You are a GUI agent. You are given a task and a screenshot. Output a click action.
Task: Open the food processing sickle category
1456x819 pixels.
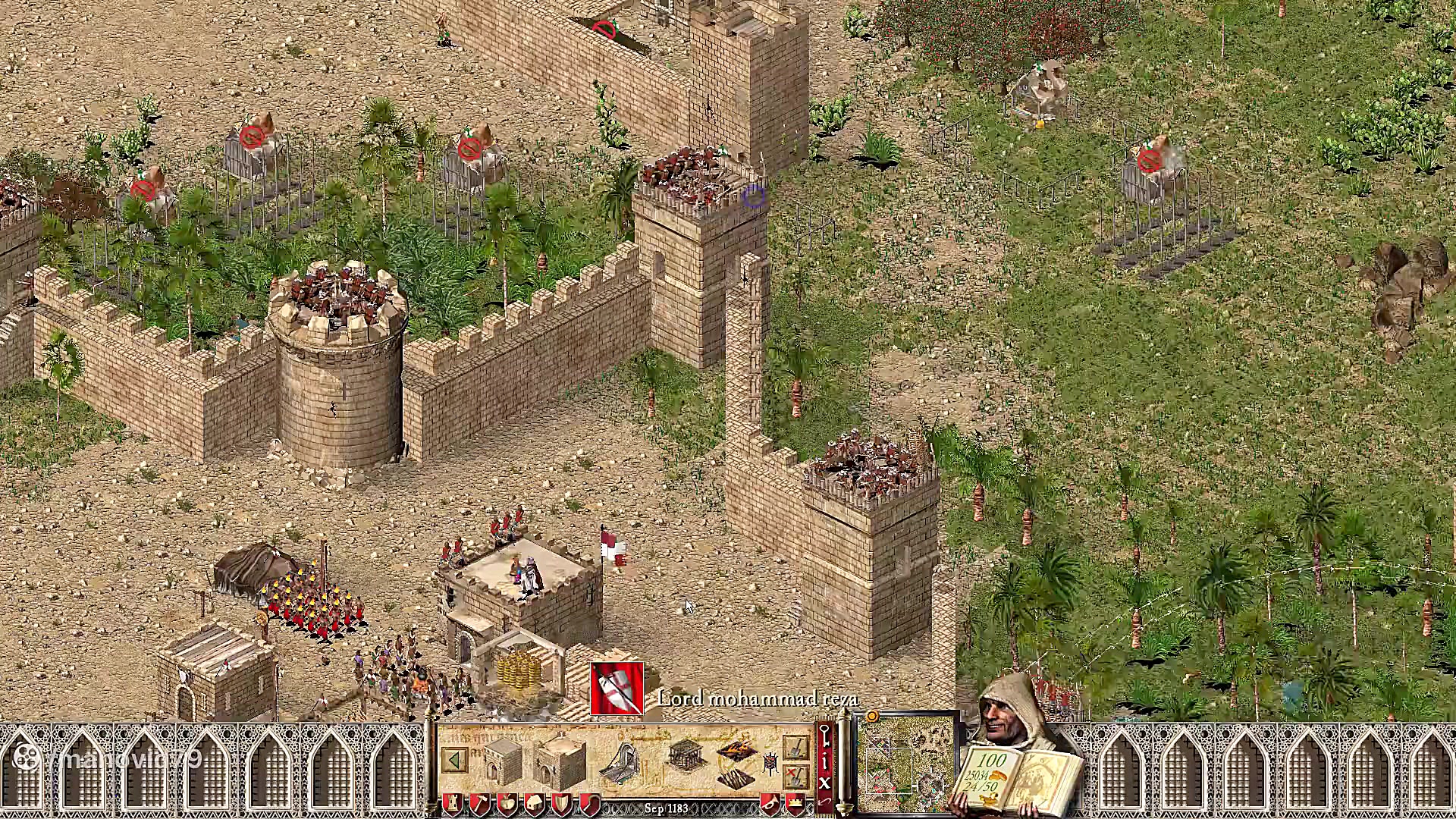(588, 804)
